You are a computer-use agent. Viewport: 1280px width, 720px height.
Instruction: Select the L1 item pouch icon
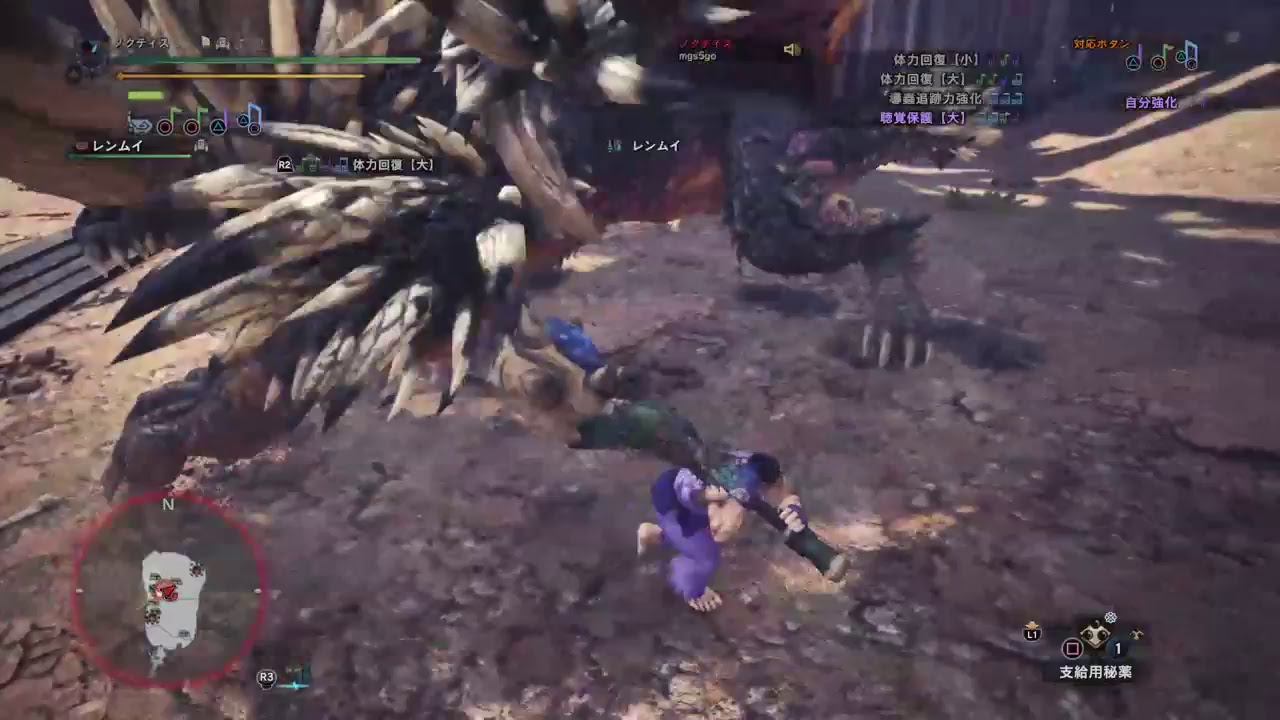[x=1031, y=632]
